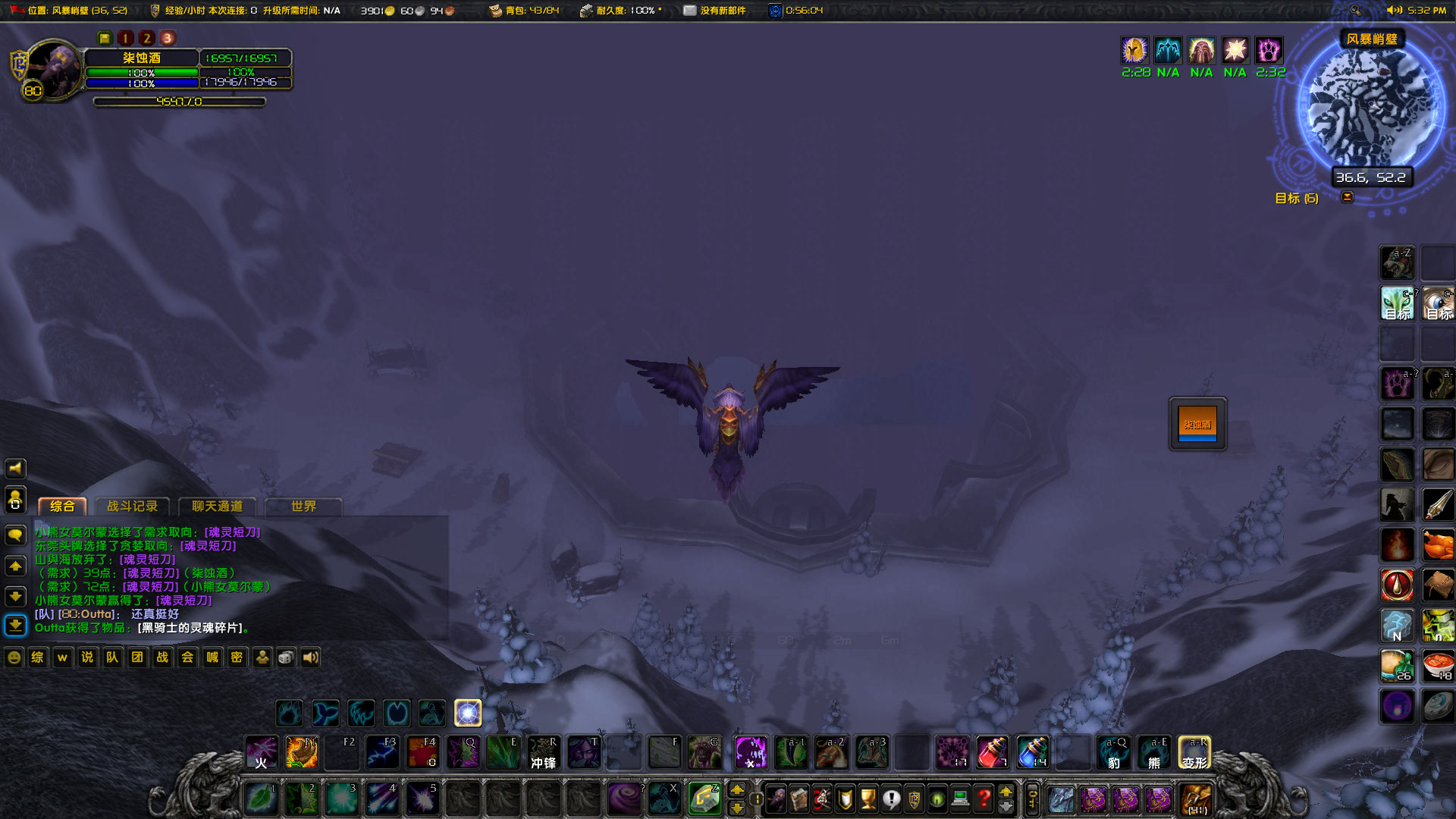Switch to 熊 (bear) form button
Viewport: 1456px width, 819px height.
[x=1153, y=752]
